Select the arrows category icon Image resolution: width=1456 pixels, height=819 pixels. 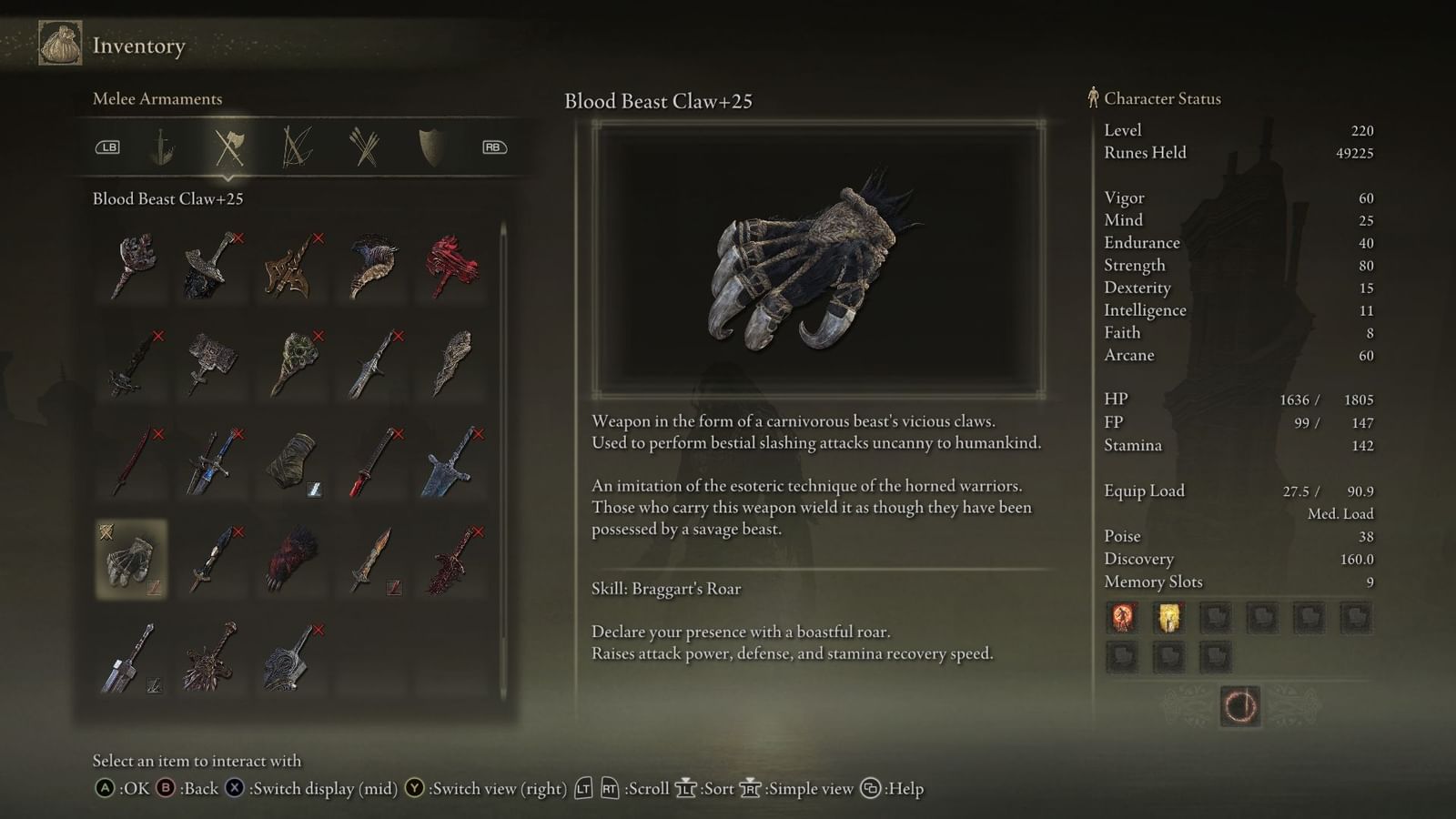point(365,146)
